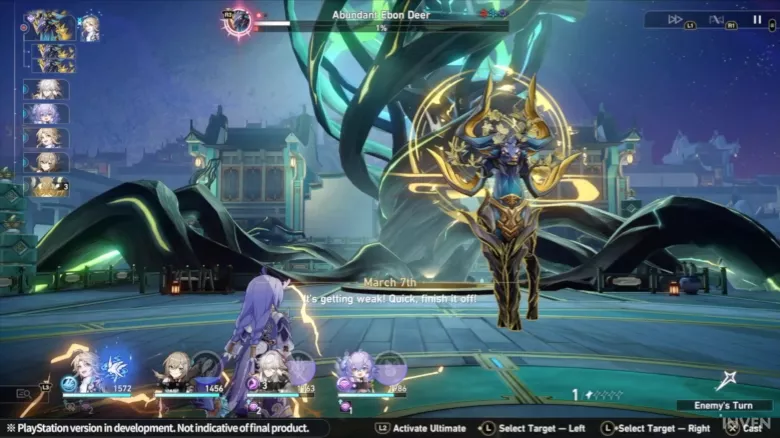Viewport: 780px width, 438px height.
Task: Toggle the auto-battle button
Action: click(716, 19)
